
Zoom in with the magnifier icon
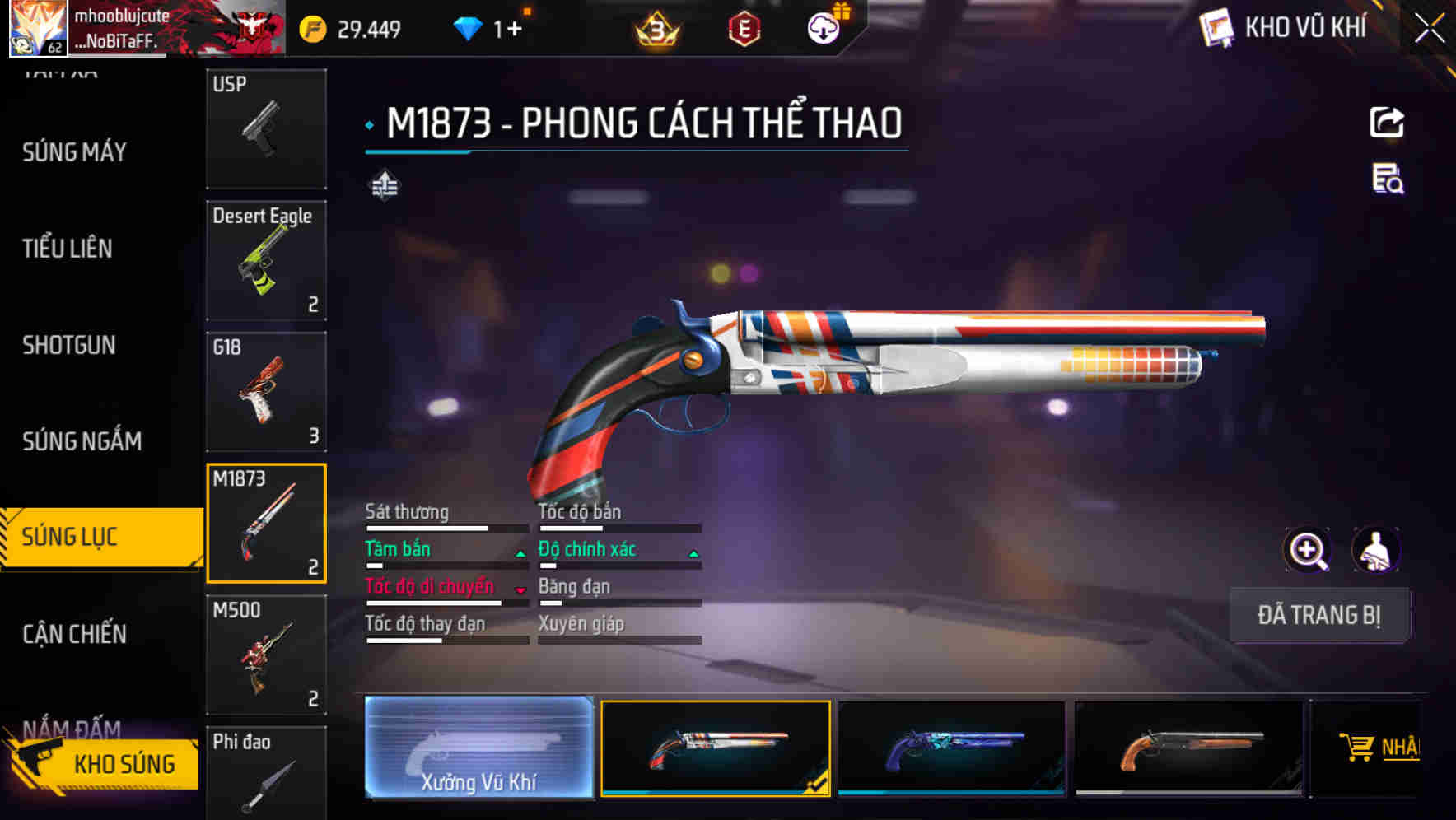click(x=1307, y=550)
